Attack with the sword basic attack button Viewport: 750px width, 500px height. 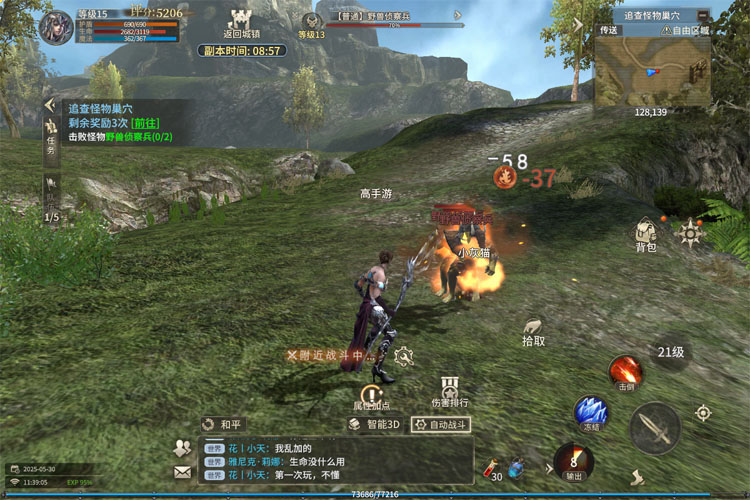click(x=655, y=428)
